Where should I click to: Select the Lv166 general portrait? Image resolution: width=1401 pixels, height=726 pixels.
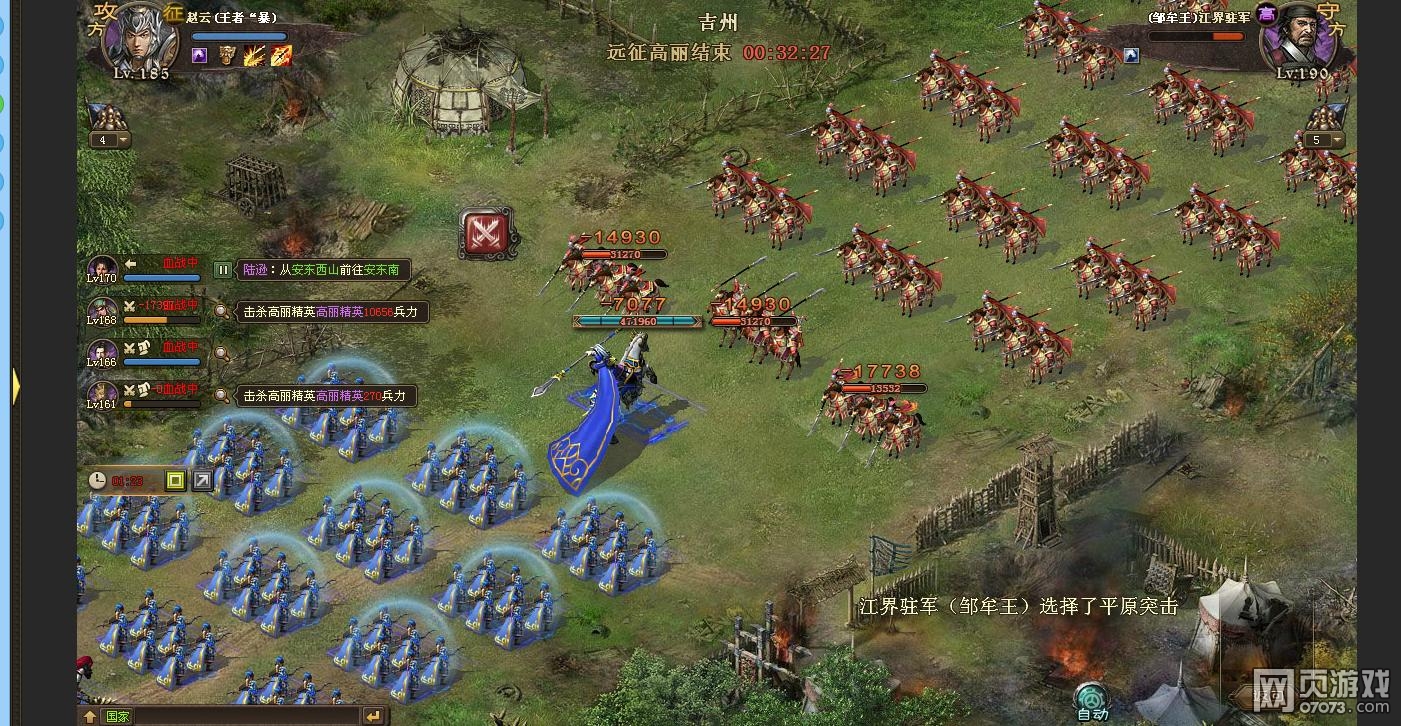pyautogui.click(x=102, y=353)
